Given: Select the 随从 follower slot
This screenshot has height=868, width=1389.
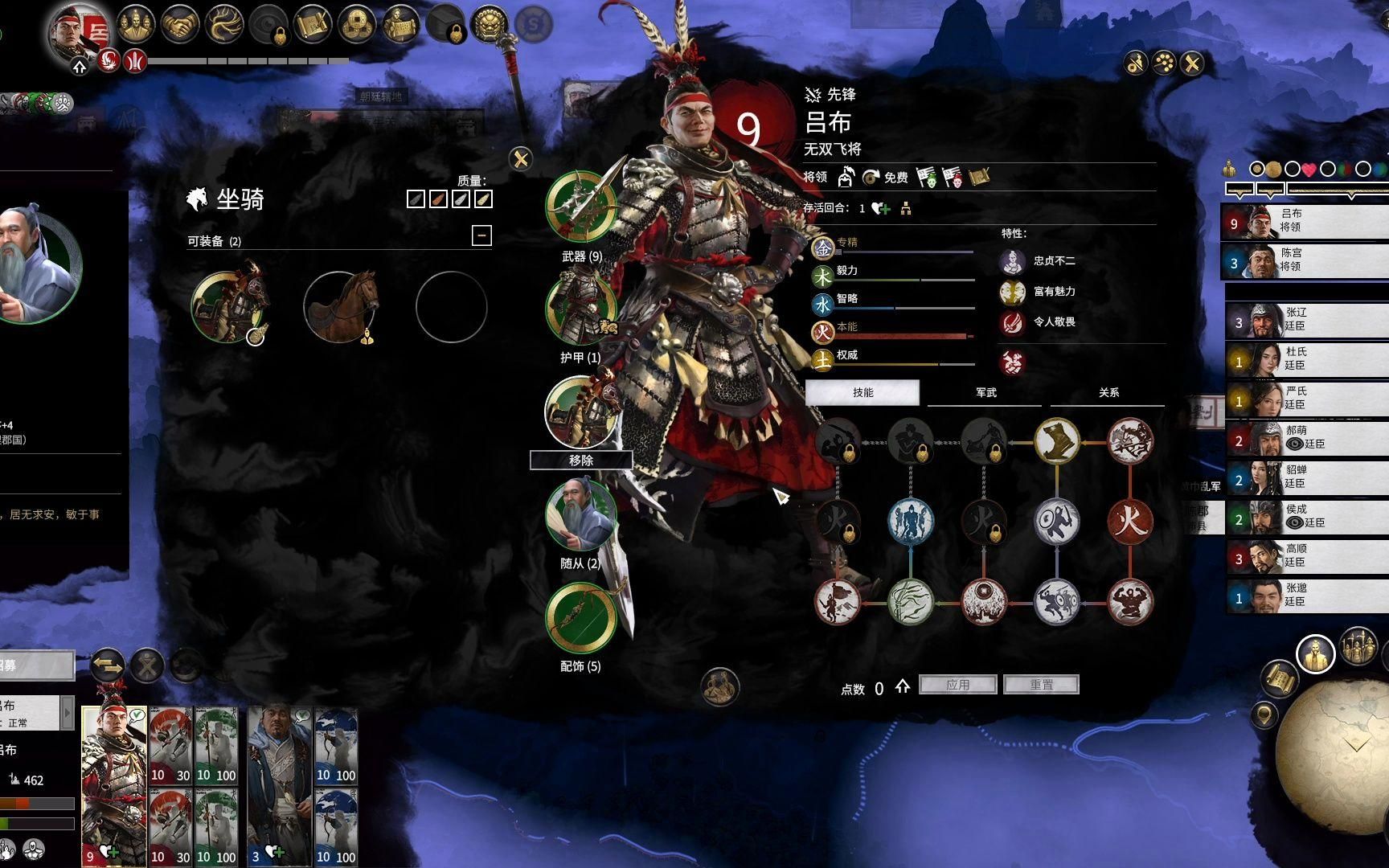Looking at the screenshot, I should tap(580, 515).
